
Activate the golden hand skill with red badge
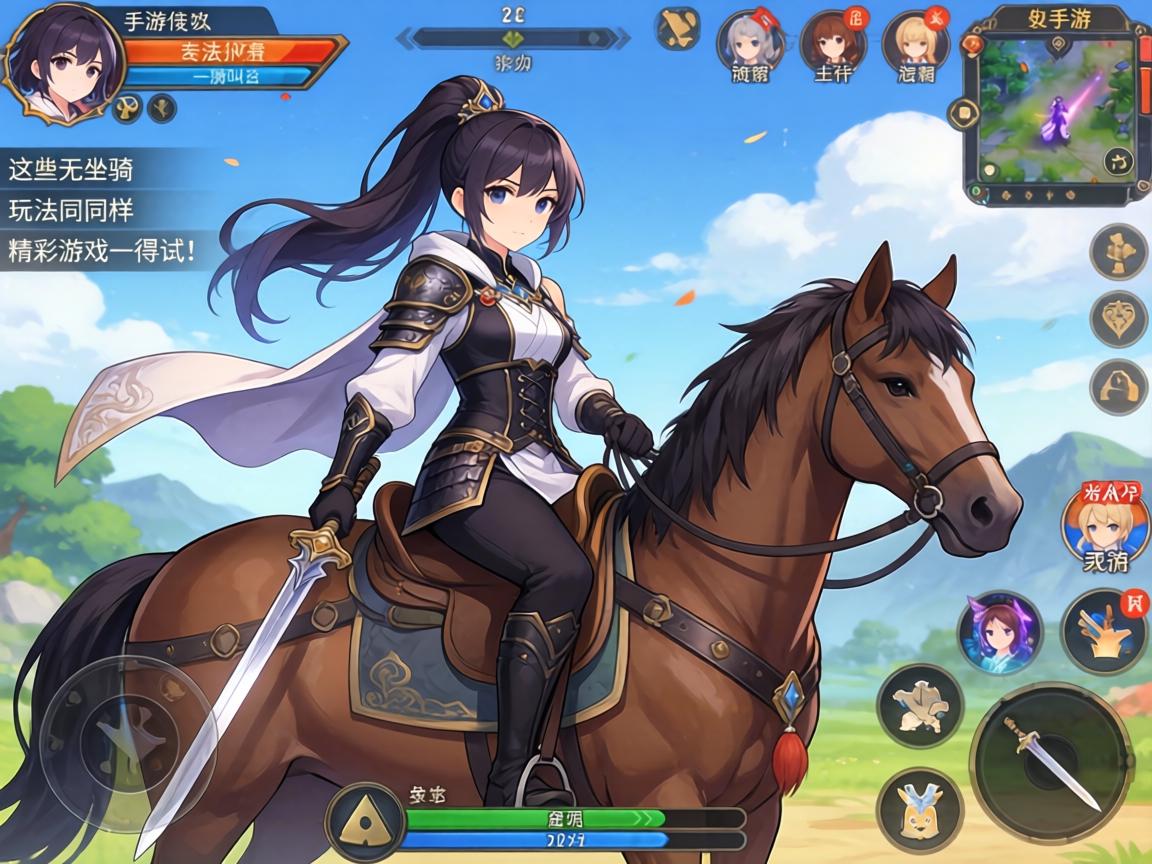pos(1104,631)
